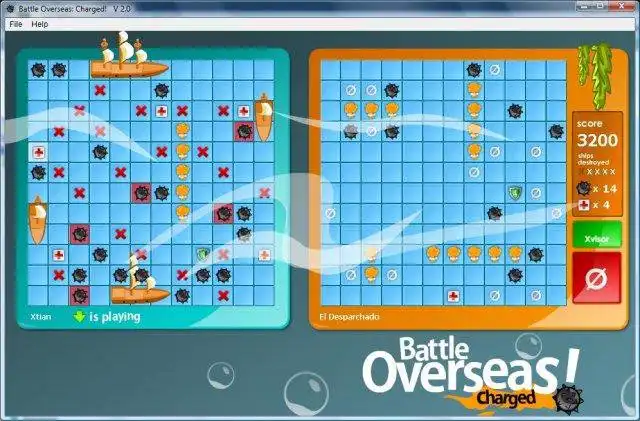Select the green shield tile on enemy board

515,192
